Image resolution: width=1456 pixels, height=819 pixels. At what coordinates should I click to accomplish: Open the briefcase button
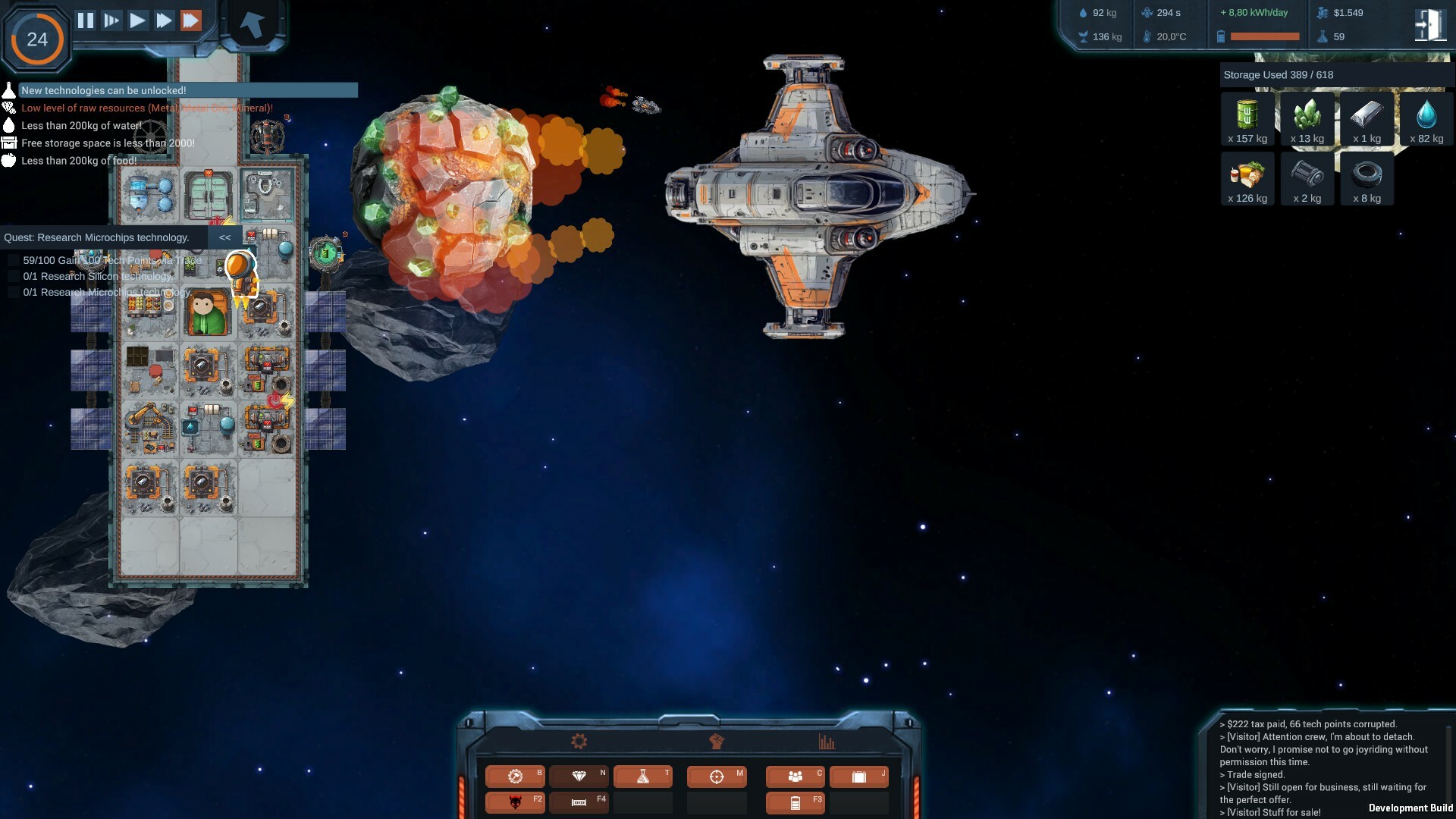pos(859,777)
